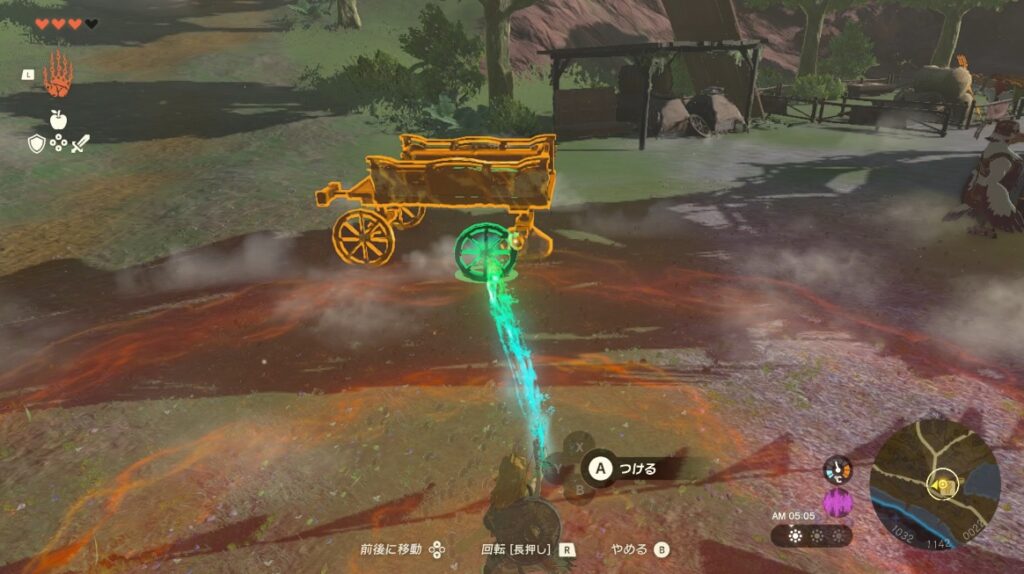Open the circular minimap
This screenshot has height=574, width=1024.
[x=934, y=483]
